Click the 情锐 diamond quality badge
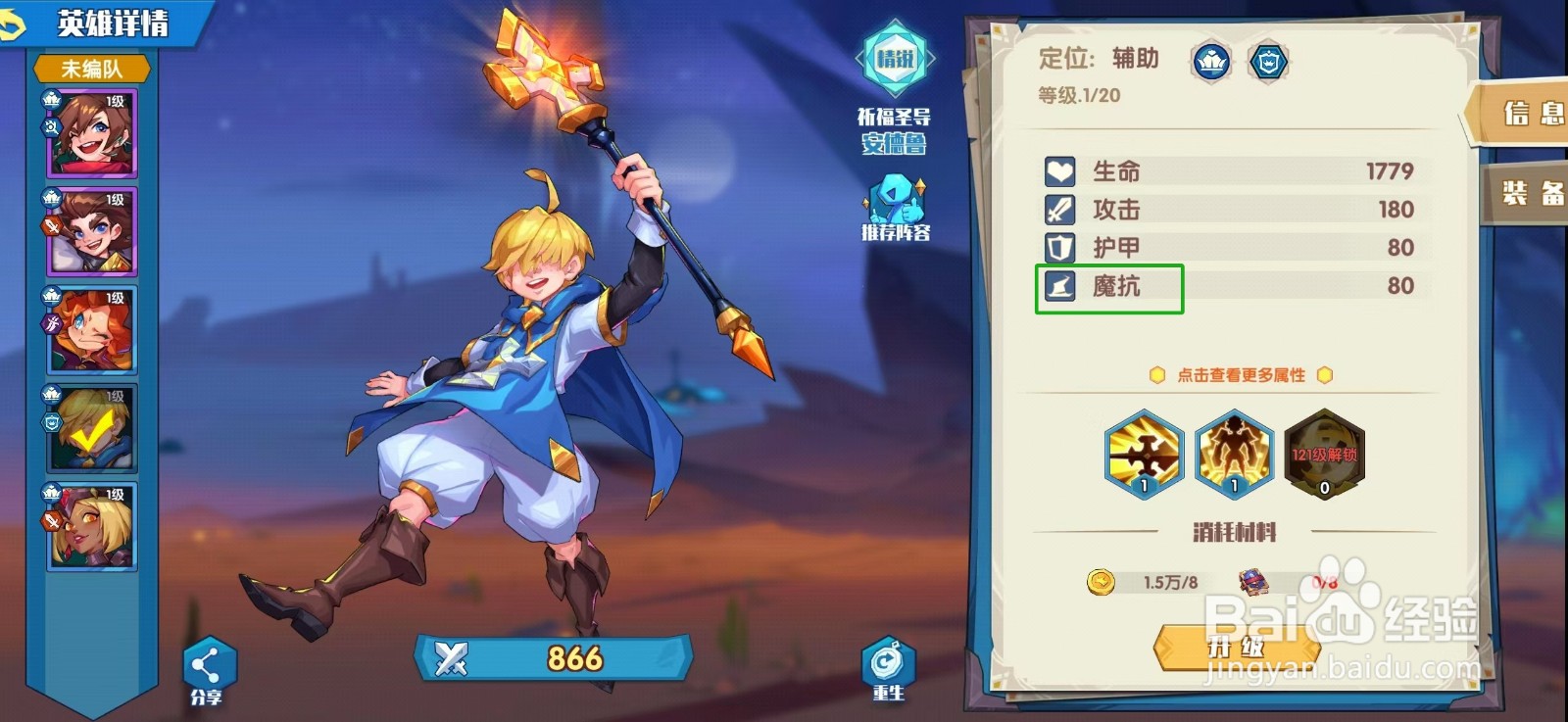Image resolution: width=1568 pixels, height=722 pixels. coord(893,59)
